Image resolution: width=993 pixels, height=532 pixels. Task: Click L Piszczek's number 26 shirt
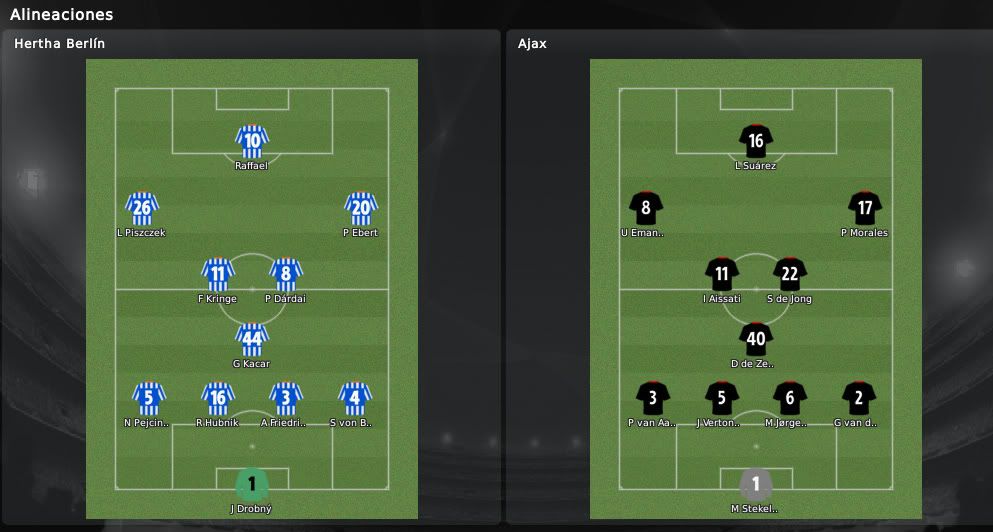click(142, 208)
